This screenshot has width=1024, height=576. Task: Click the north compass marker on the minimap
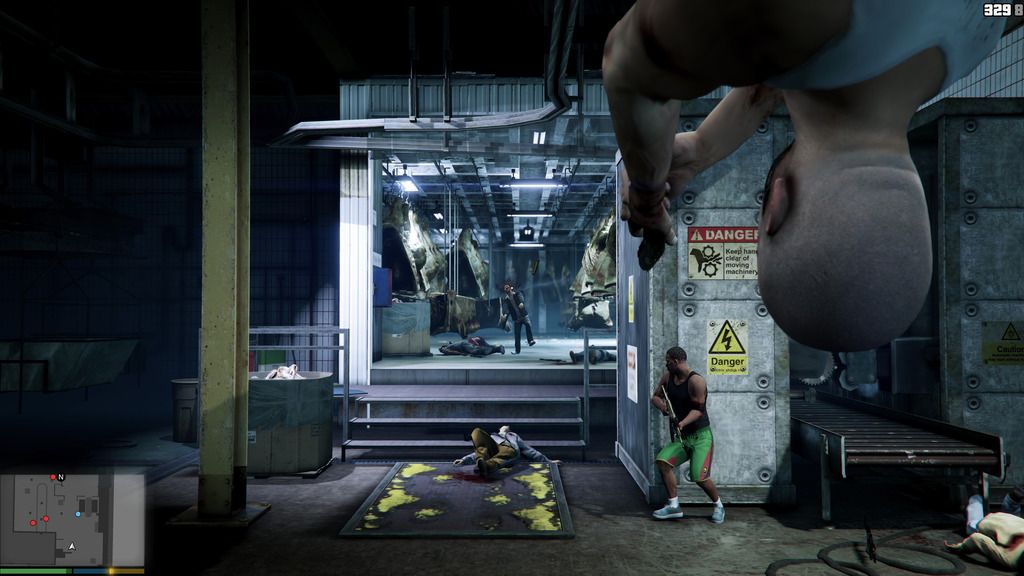[61, 477]
